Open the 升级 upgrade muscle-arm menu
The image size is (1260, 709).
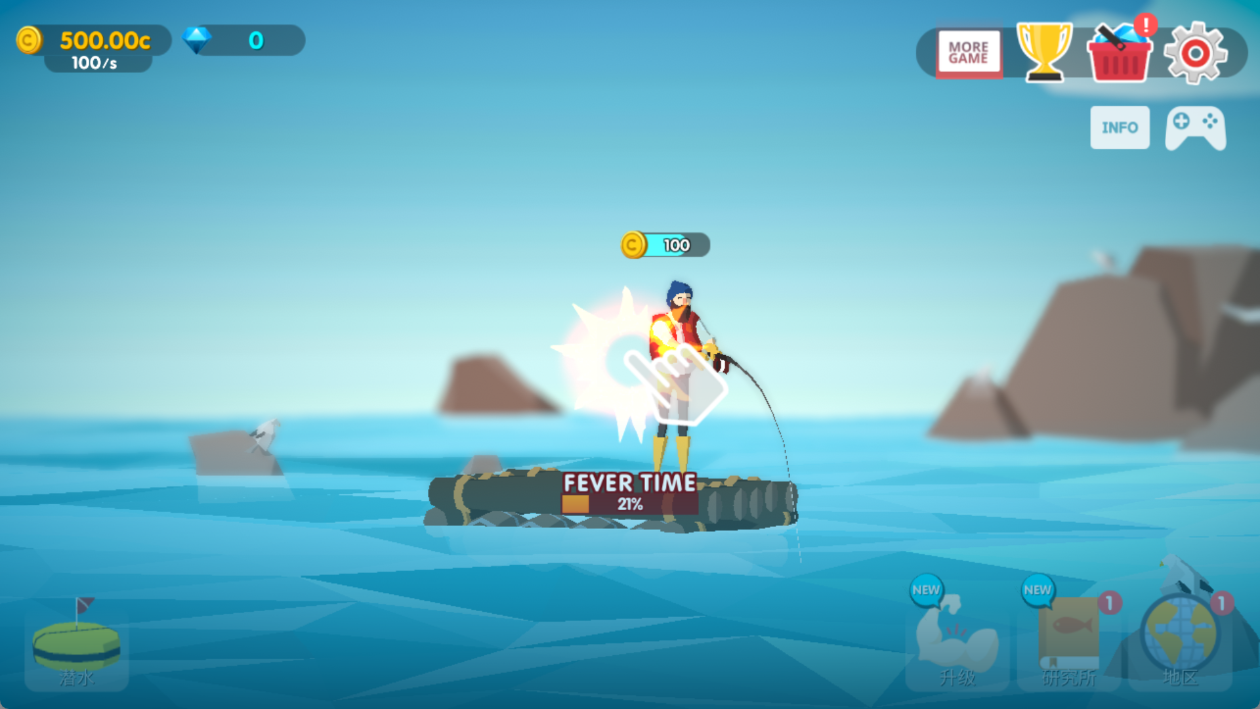click(957, 647)
